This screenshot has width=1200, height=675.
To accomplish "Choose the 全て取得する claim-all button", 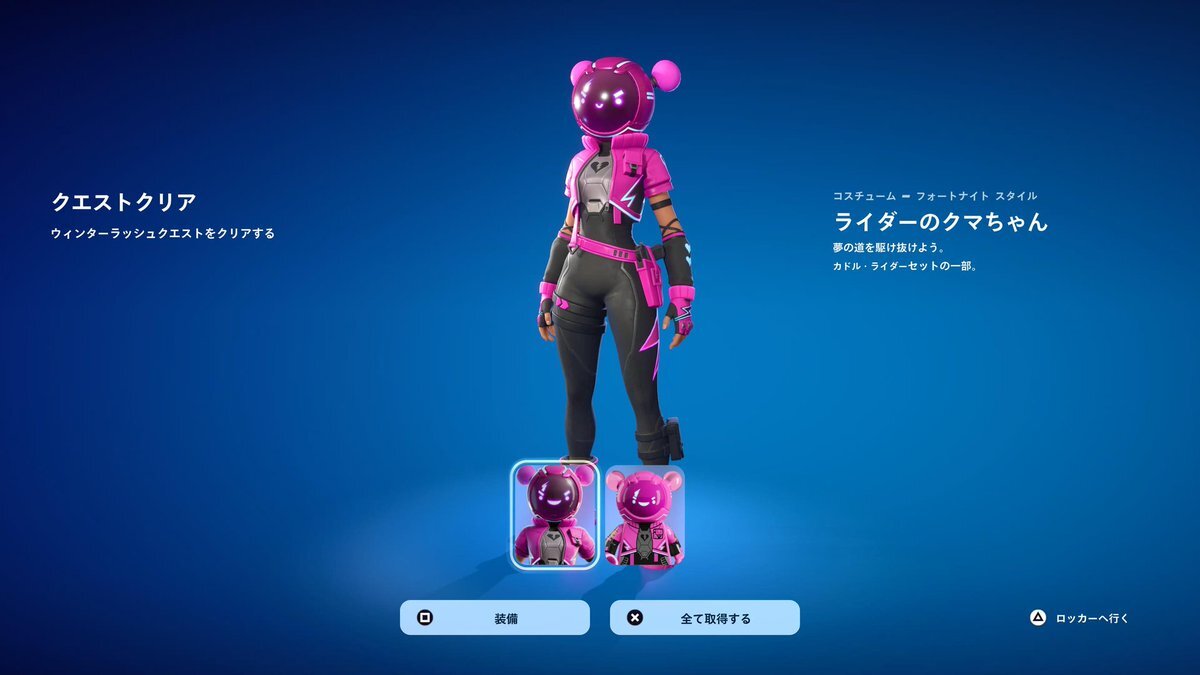I will (704, 618).
